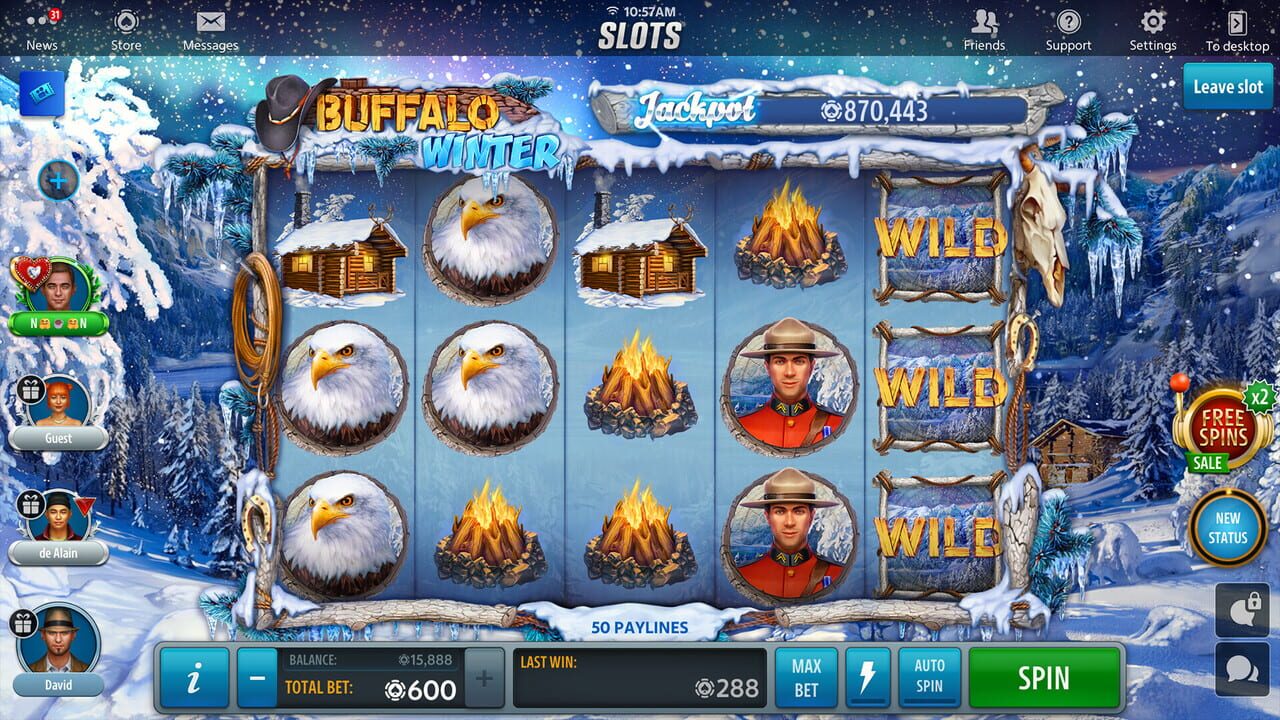The image size is (1280, 720).
Task: Click Leave slot
Action: [x=1227, y=87]
